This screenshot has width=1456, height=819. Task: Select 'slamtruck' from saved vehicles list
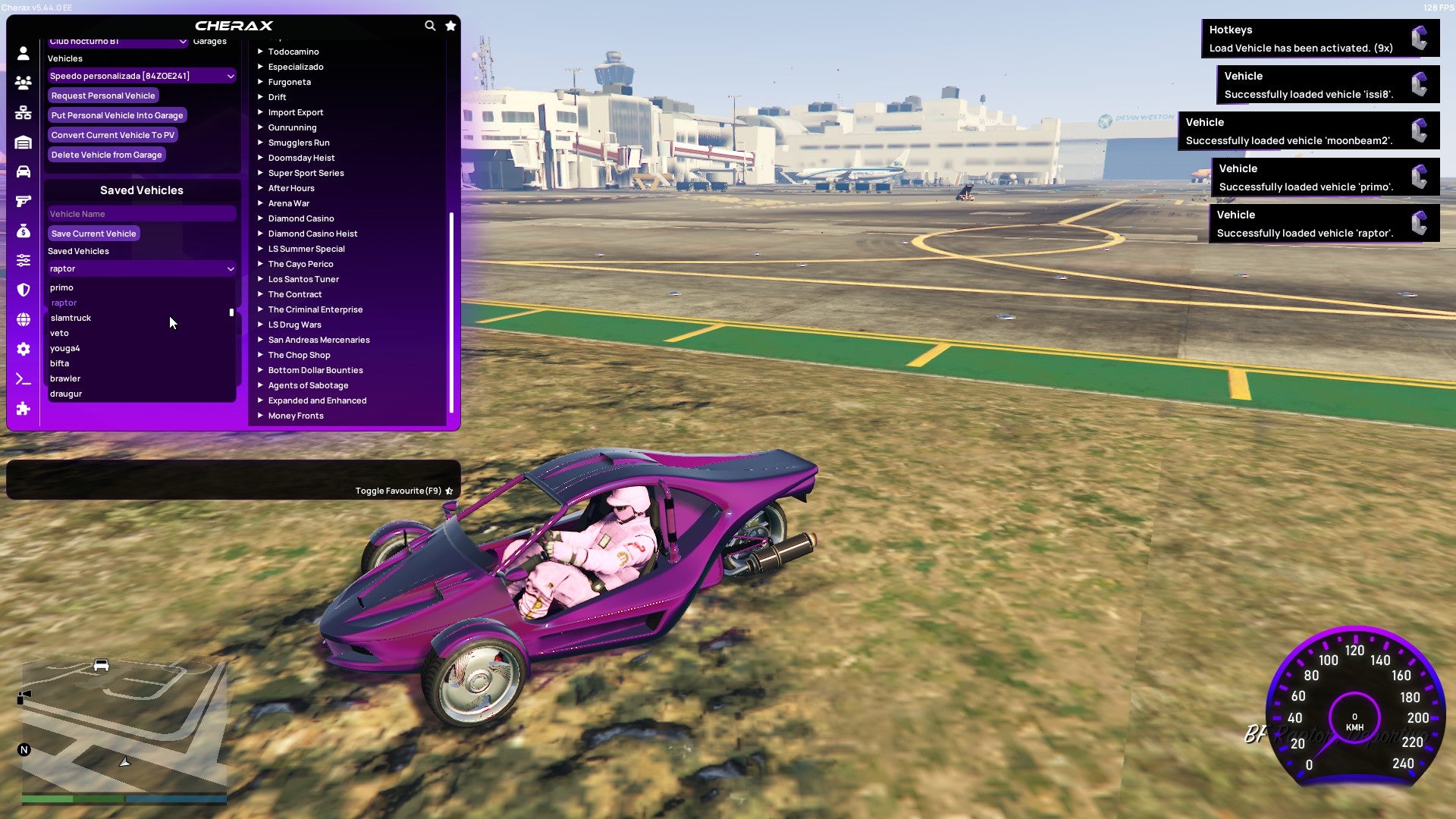[71, 317]
